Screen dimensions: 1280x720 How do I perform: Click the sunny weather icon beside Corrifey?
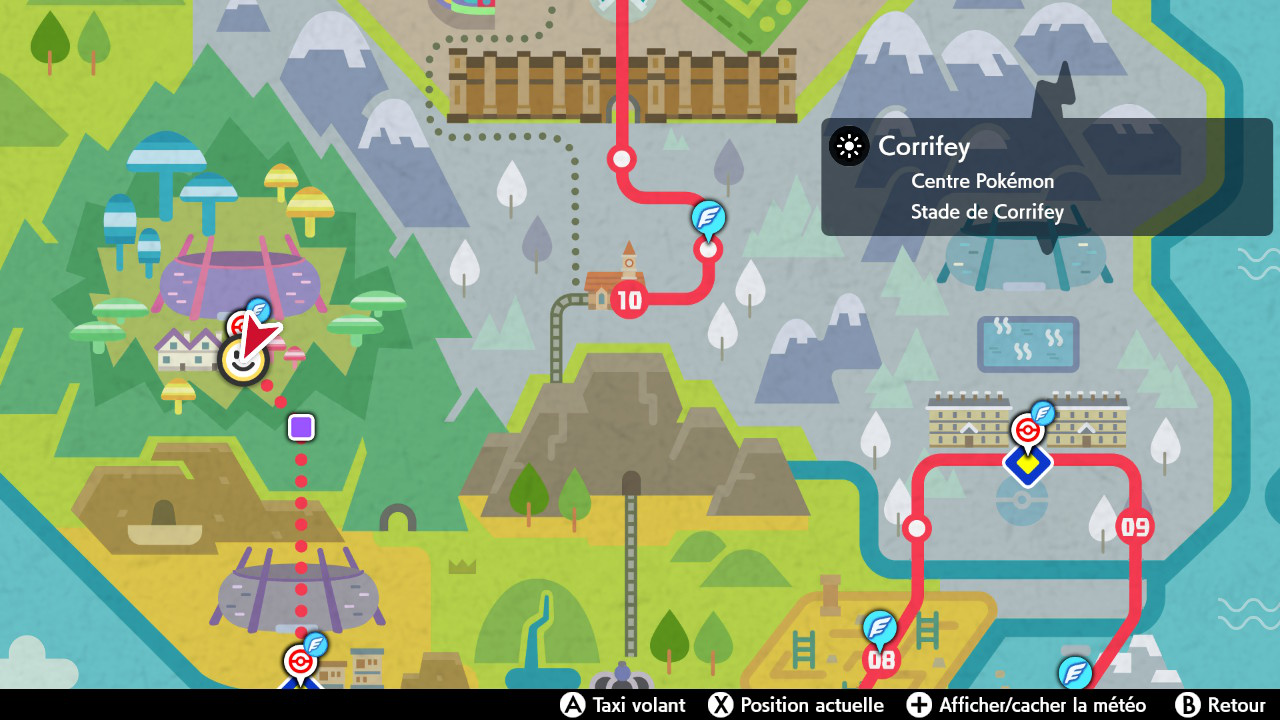[849, 147]
